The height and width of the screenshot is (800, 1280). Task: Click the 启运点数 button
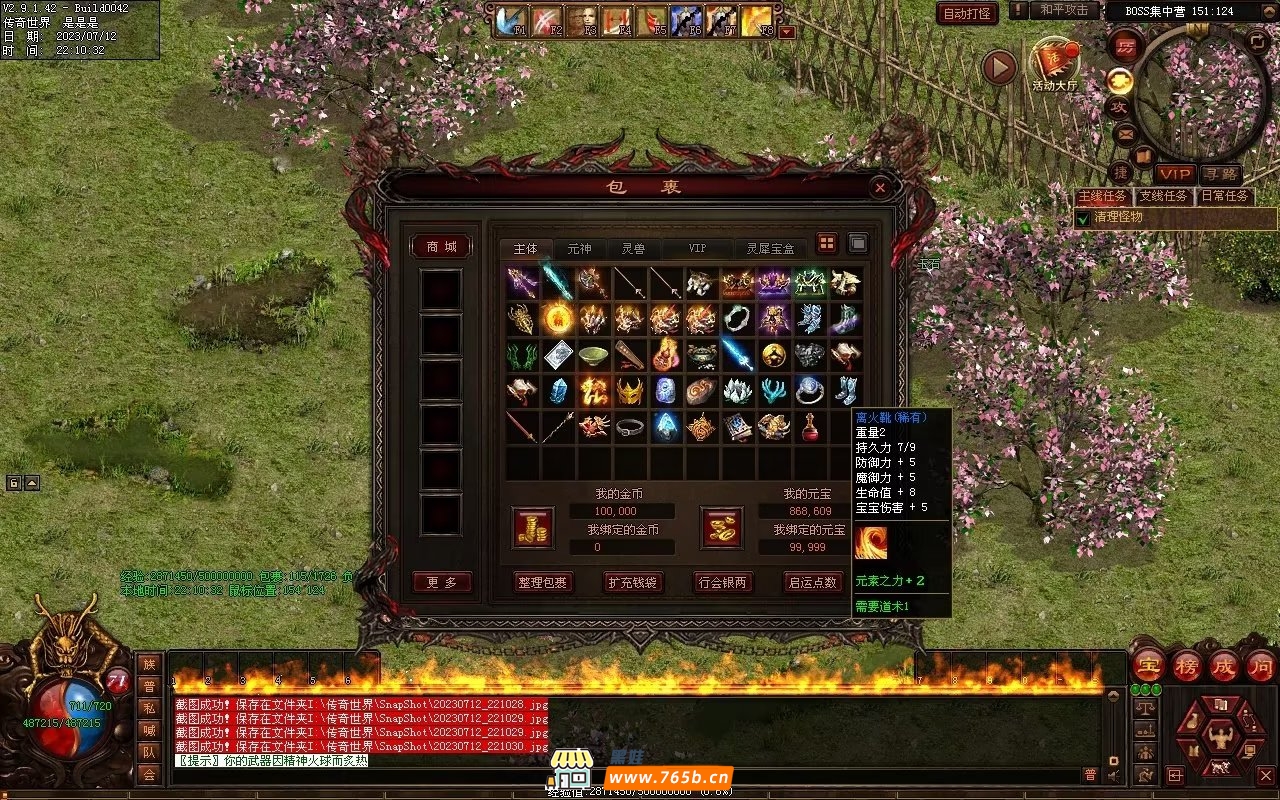812,582
